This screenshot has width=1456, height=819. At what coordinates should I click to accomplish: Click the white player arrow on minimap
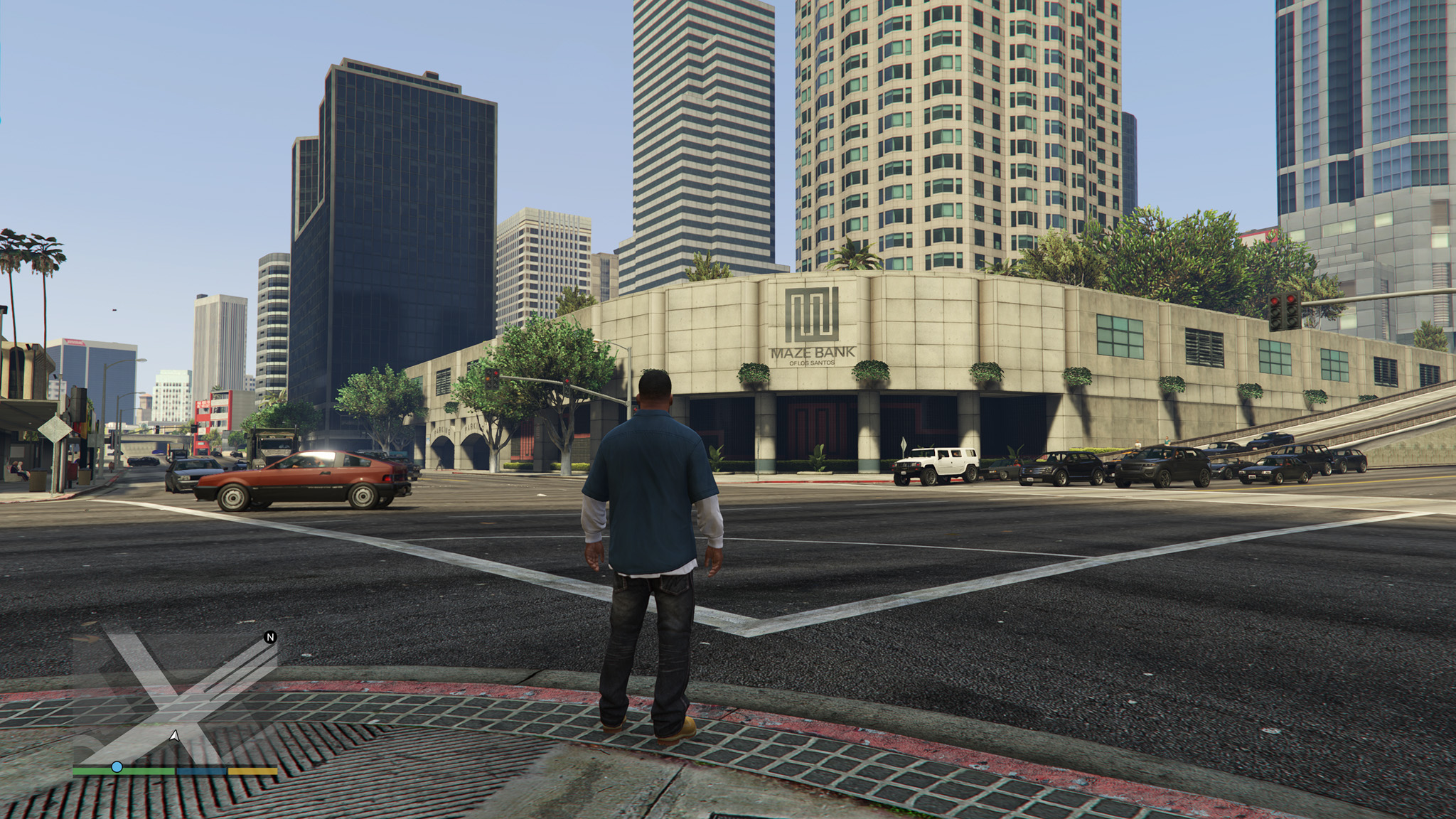[174, 736]
